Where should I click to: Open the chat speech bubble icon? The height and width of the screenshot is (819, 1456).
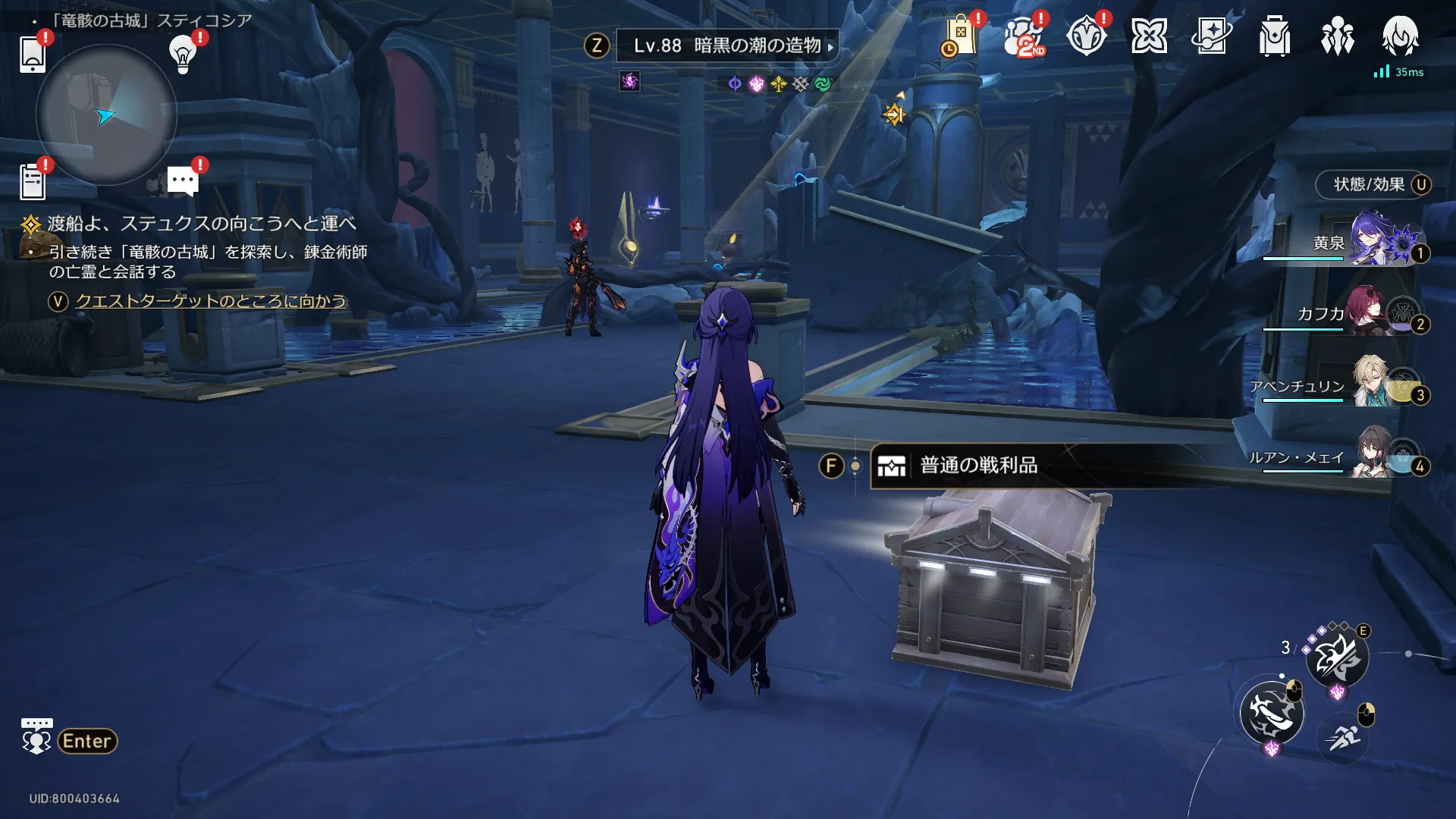183,181
